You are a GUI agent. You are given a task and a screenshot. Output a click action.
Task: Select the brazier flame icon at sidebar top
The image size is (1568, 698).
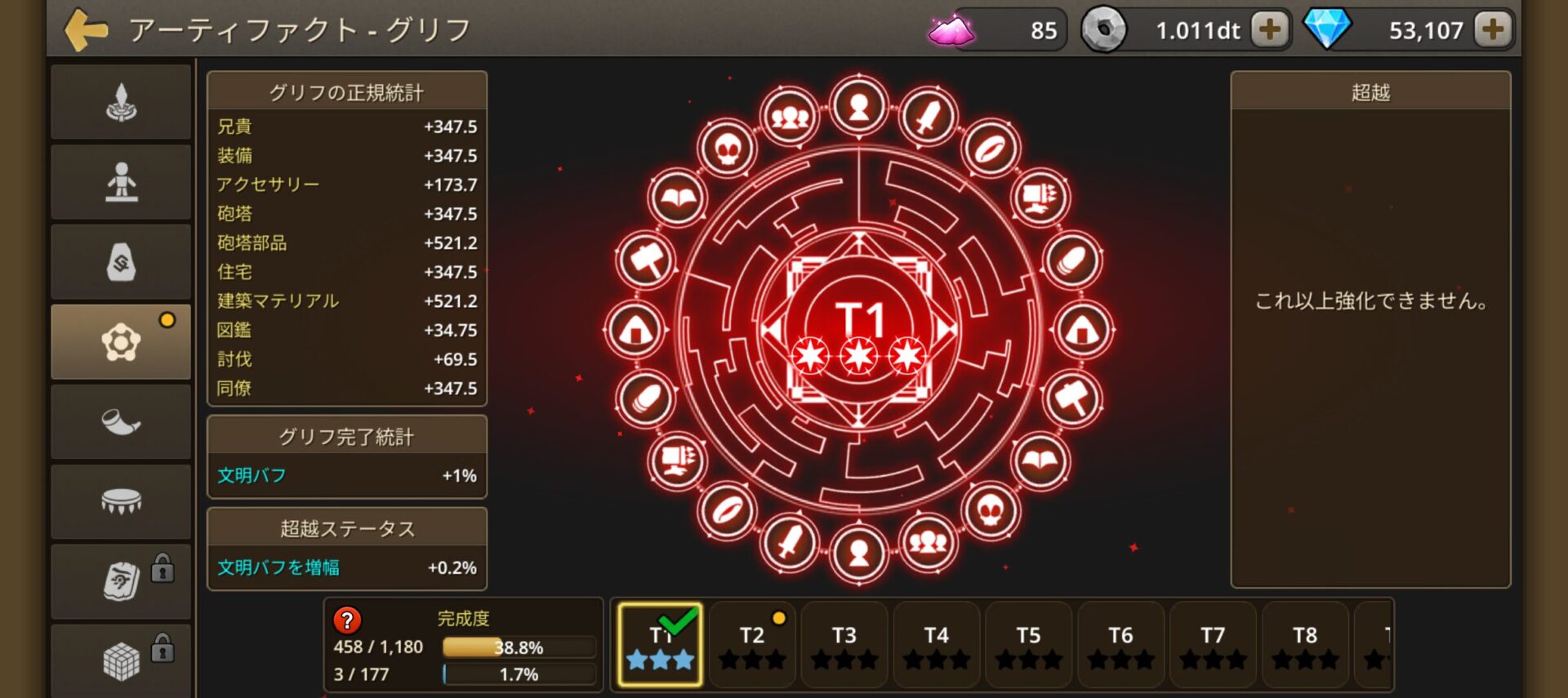point(121,101)
